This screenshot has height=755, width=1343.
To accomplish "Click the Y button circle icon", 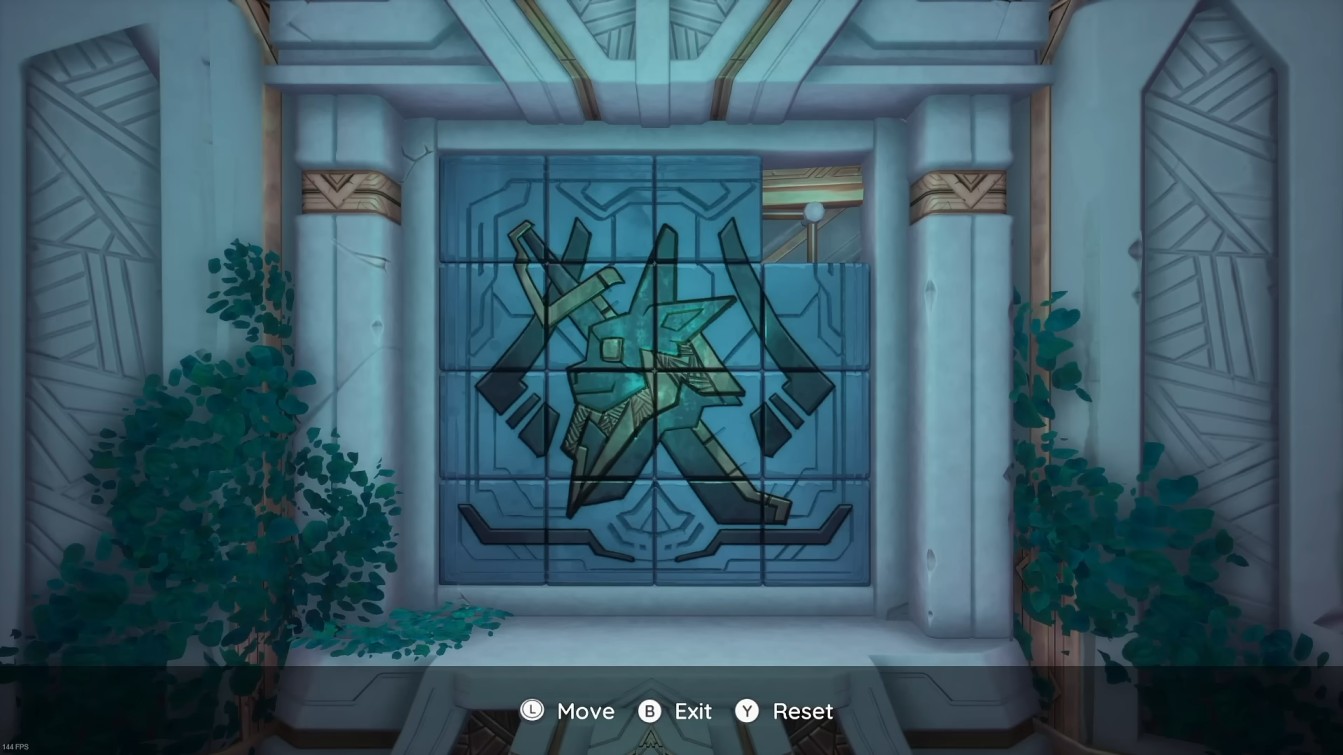I will point(749,712).
